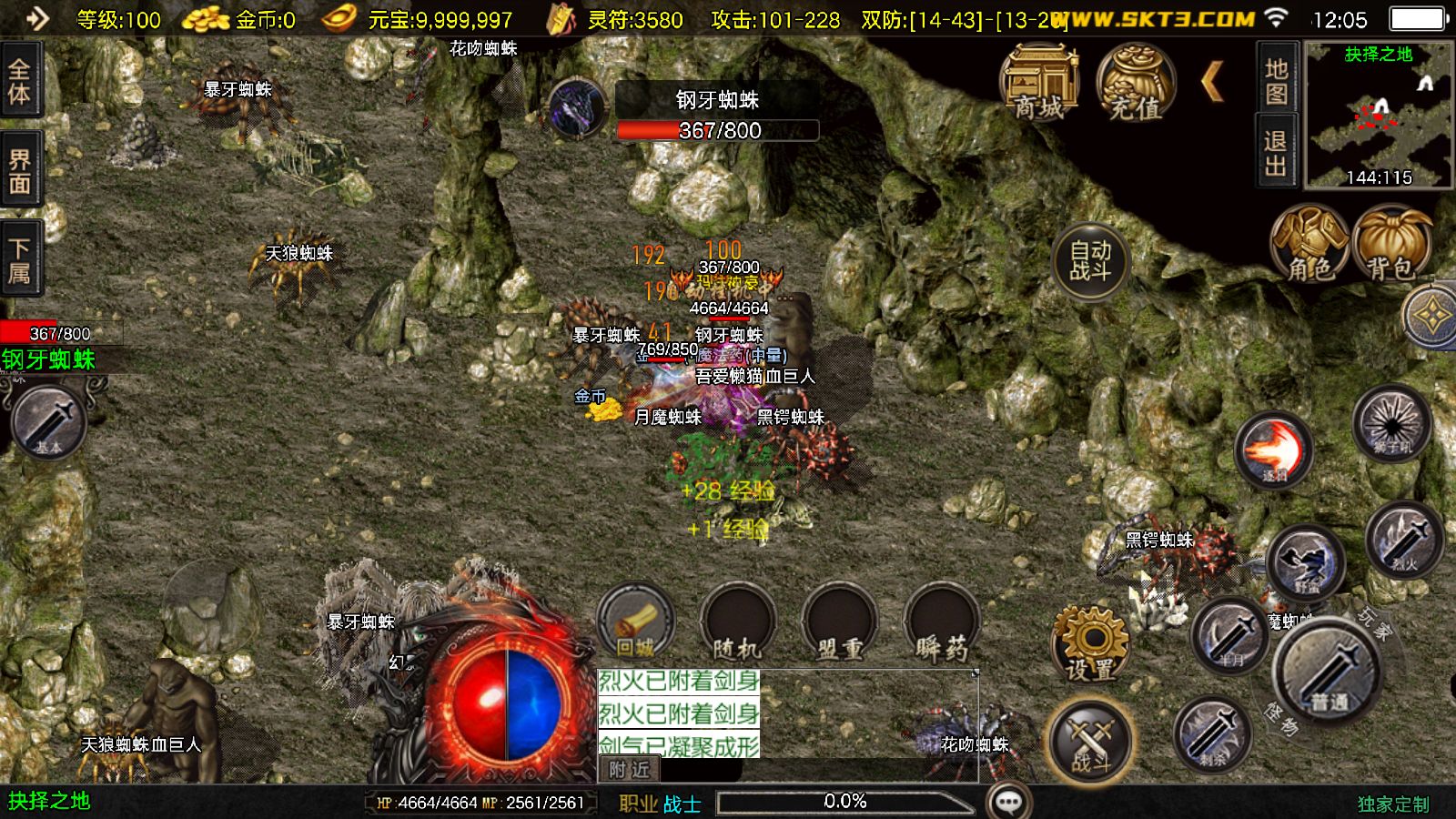Open the chat speech bubble
Image resolution: width=1456 pixels, height=819 pixels.
pyautogui.click(x=1008, y=802)
